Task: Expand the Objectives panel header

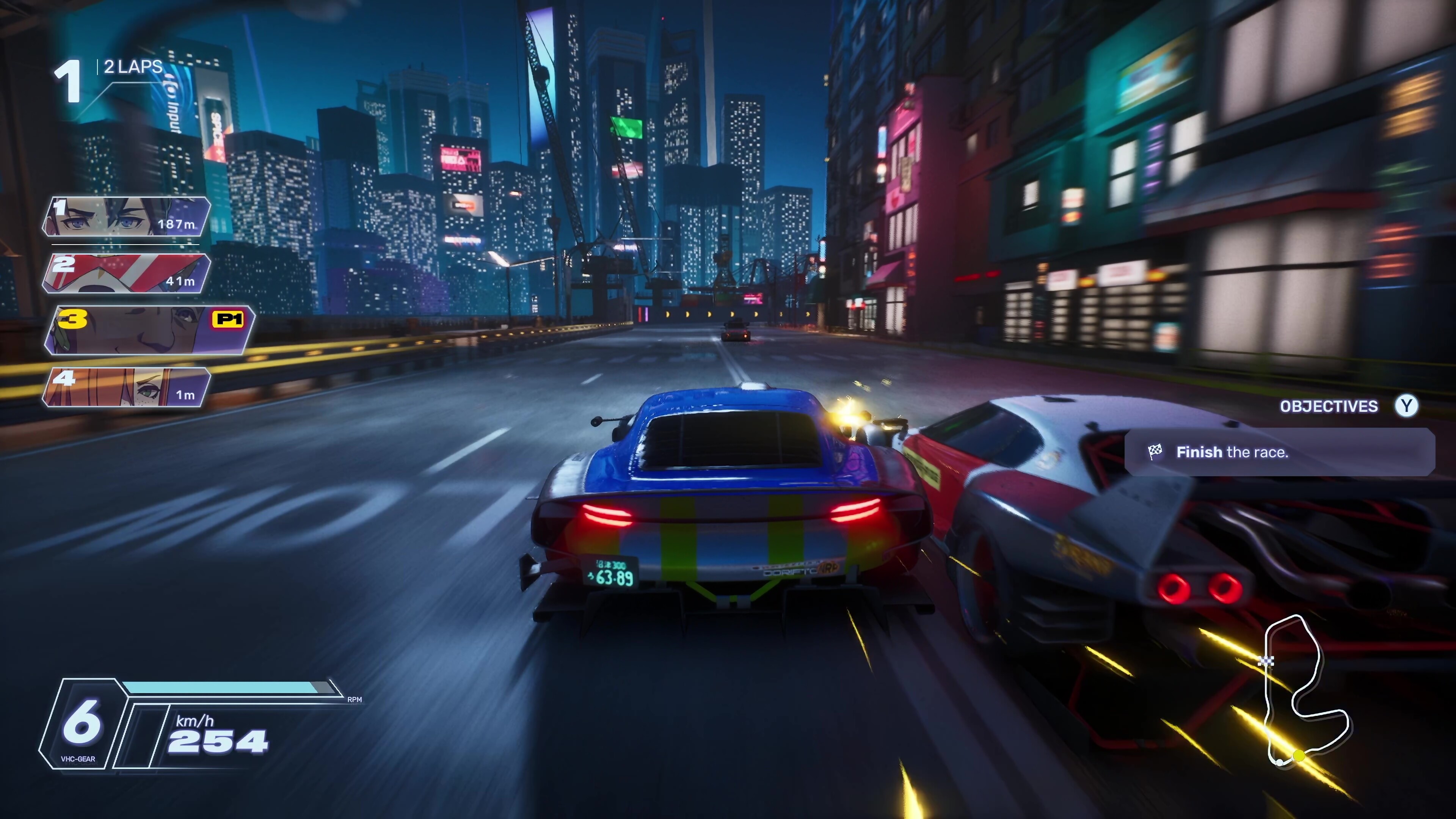Action: 1329,406
